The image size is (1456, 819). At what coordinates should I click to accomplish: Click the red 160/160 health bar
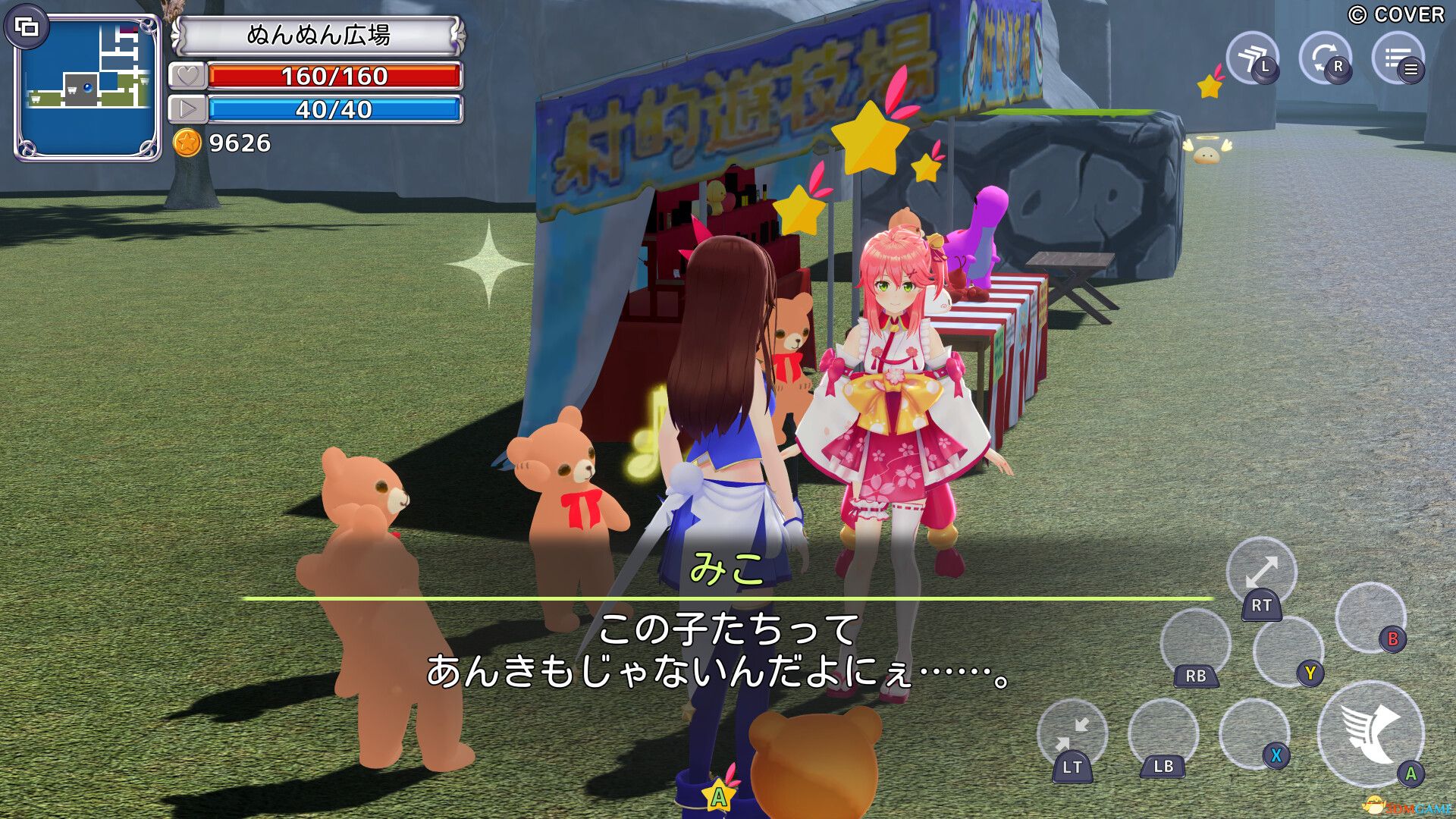click(337, 77)
